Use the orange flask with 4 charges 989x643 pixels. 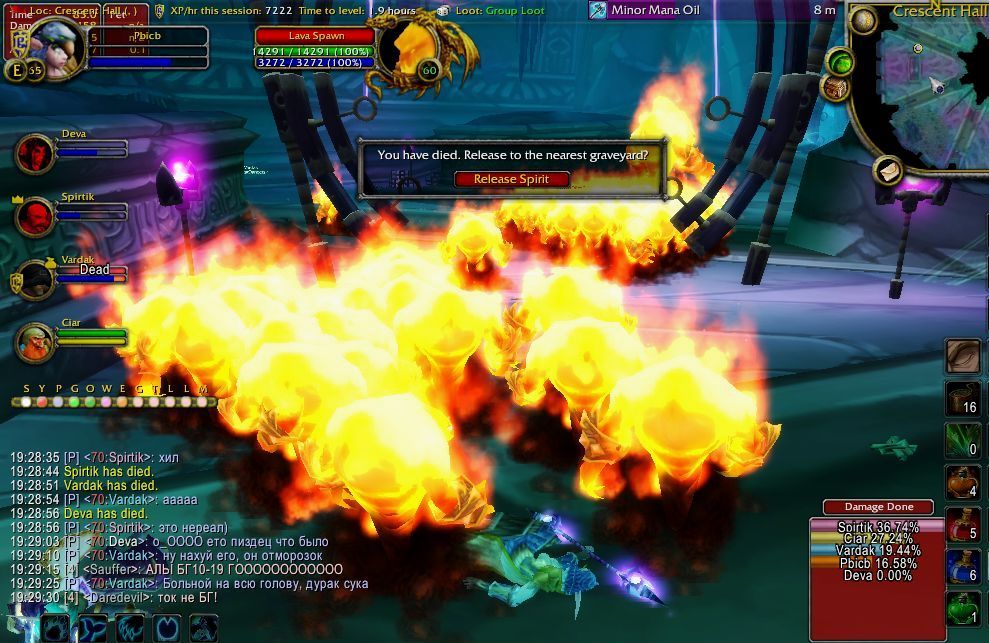(x=963, y=481)
